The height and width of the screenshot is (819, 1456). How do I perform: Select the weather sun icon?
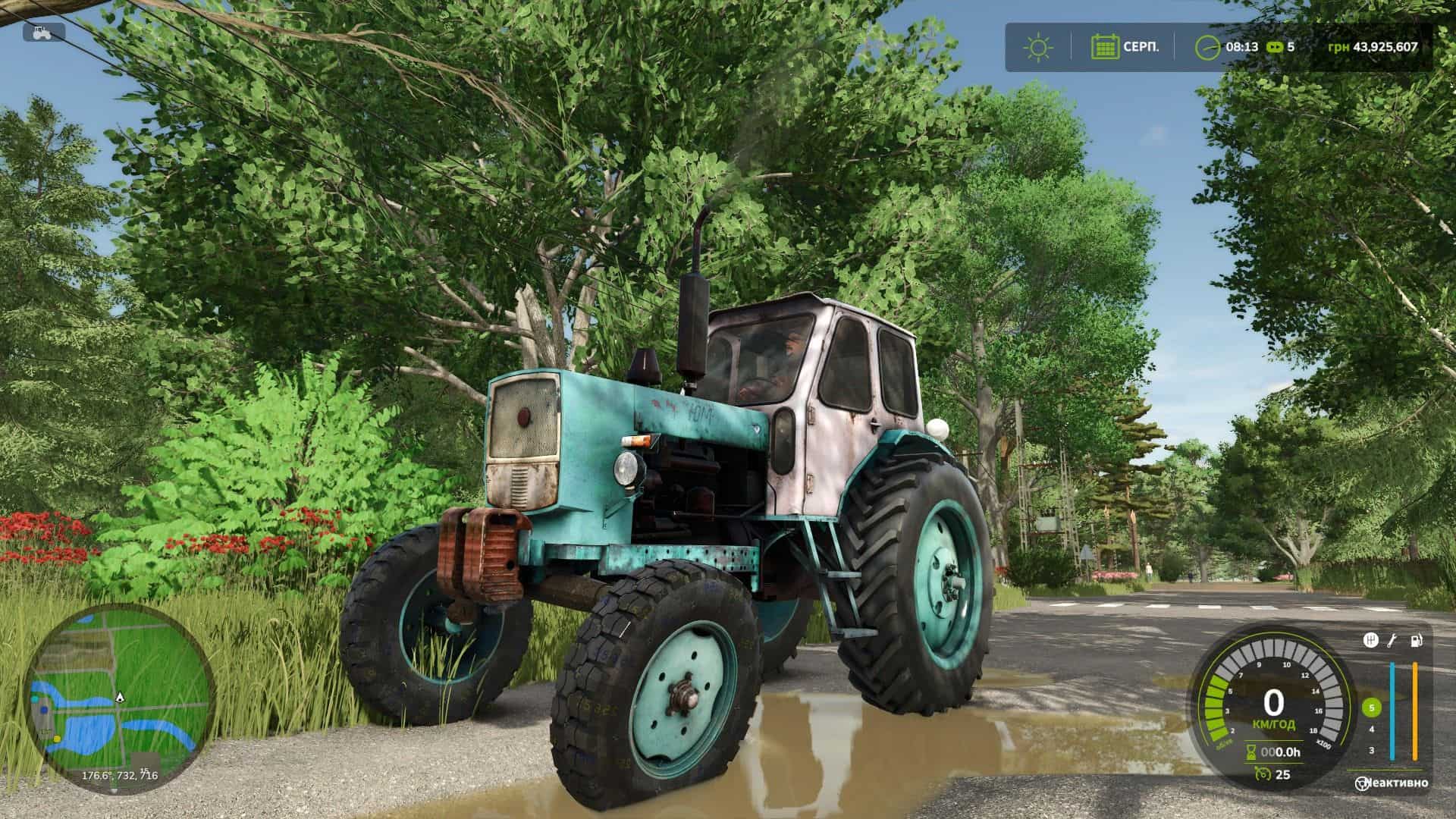pyautogui.click(x=1038, y=47)
